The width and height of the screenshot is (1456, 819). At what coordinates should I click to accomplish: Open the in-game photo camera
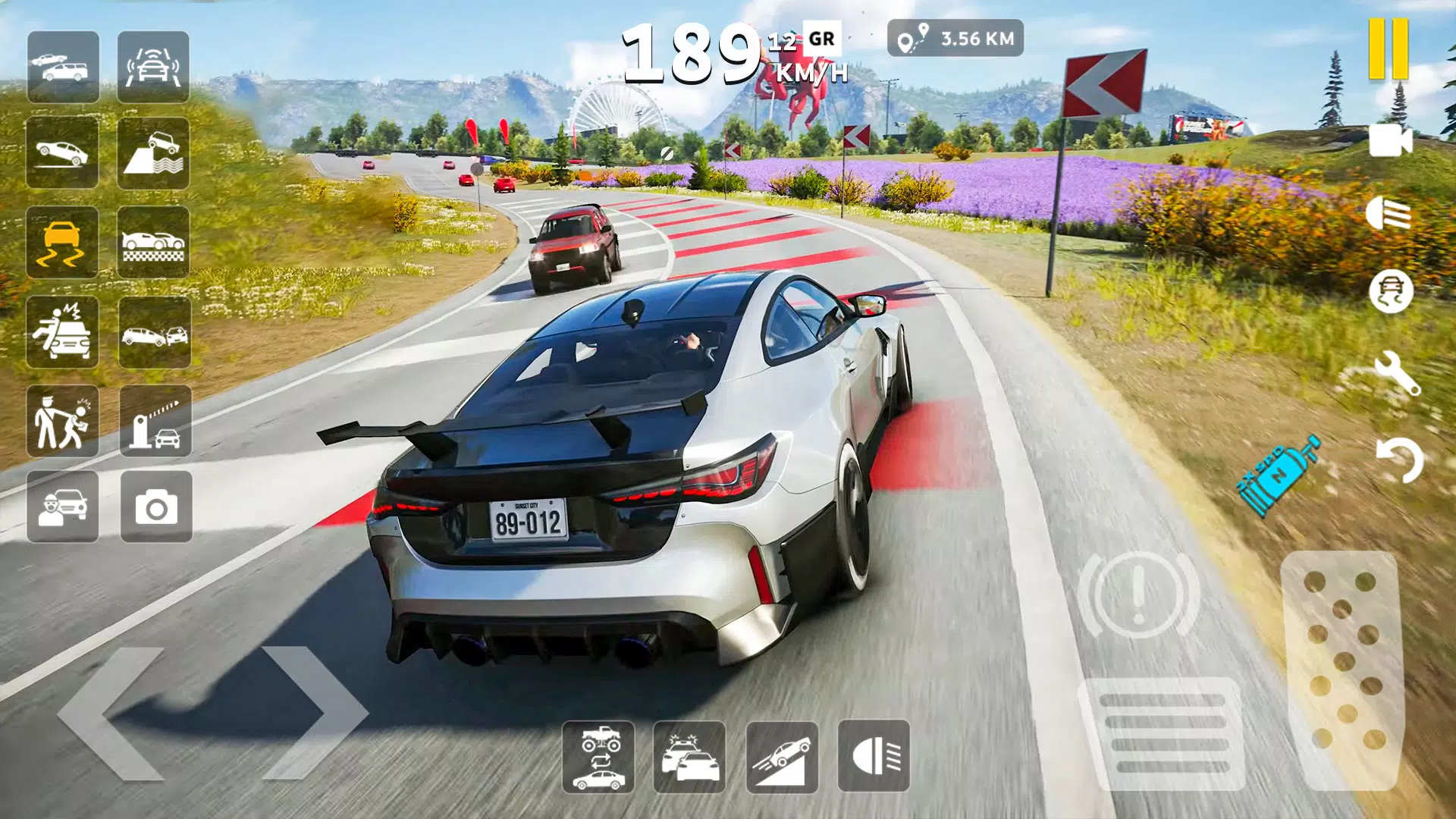156,510
